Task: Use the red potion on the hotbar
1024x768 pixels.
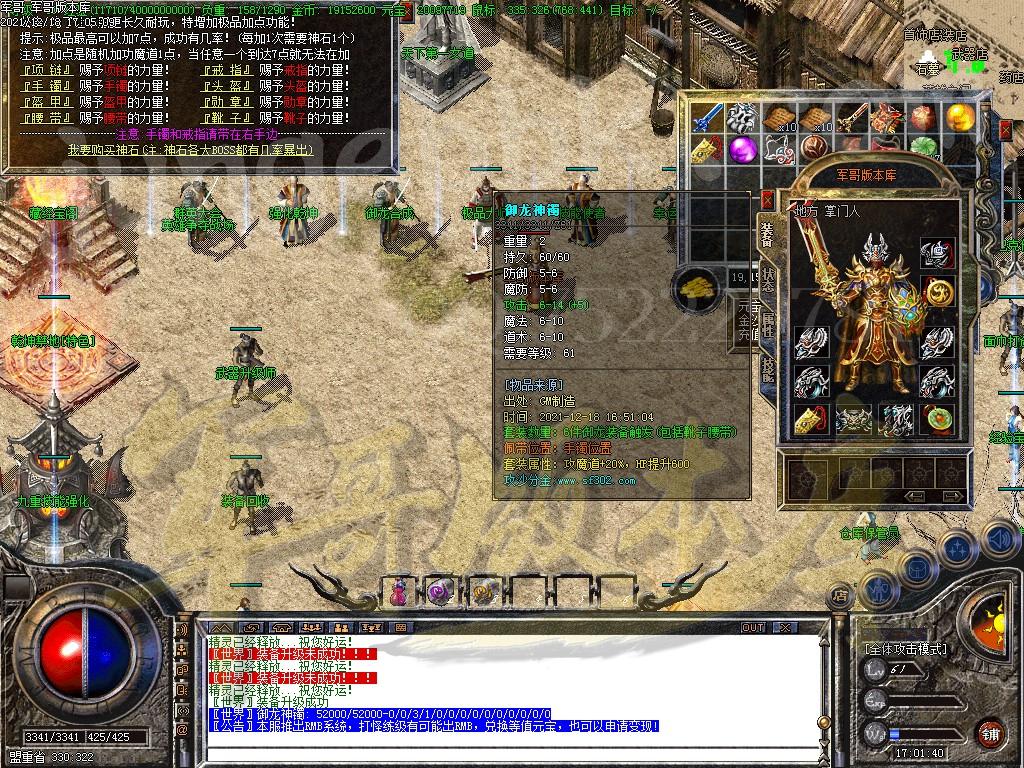Action: (400, 592)
